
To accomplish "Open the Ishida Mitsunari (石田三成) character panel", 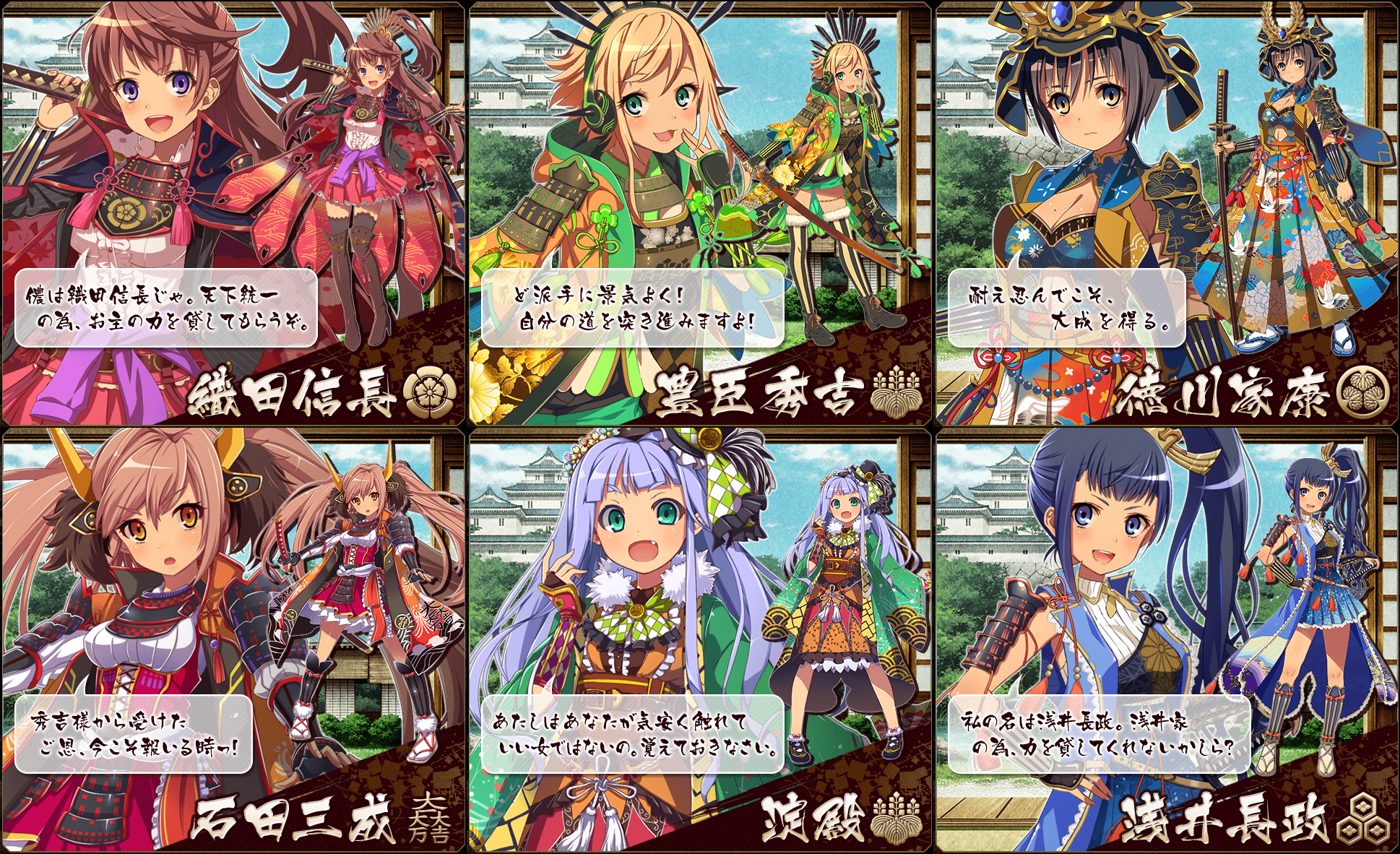I will (233, 640).
